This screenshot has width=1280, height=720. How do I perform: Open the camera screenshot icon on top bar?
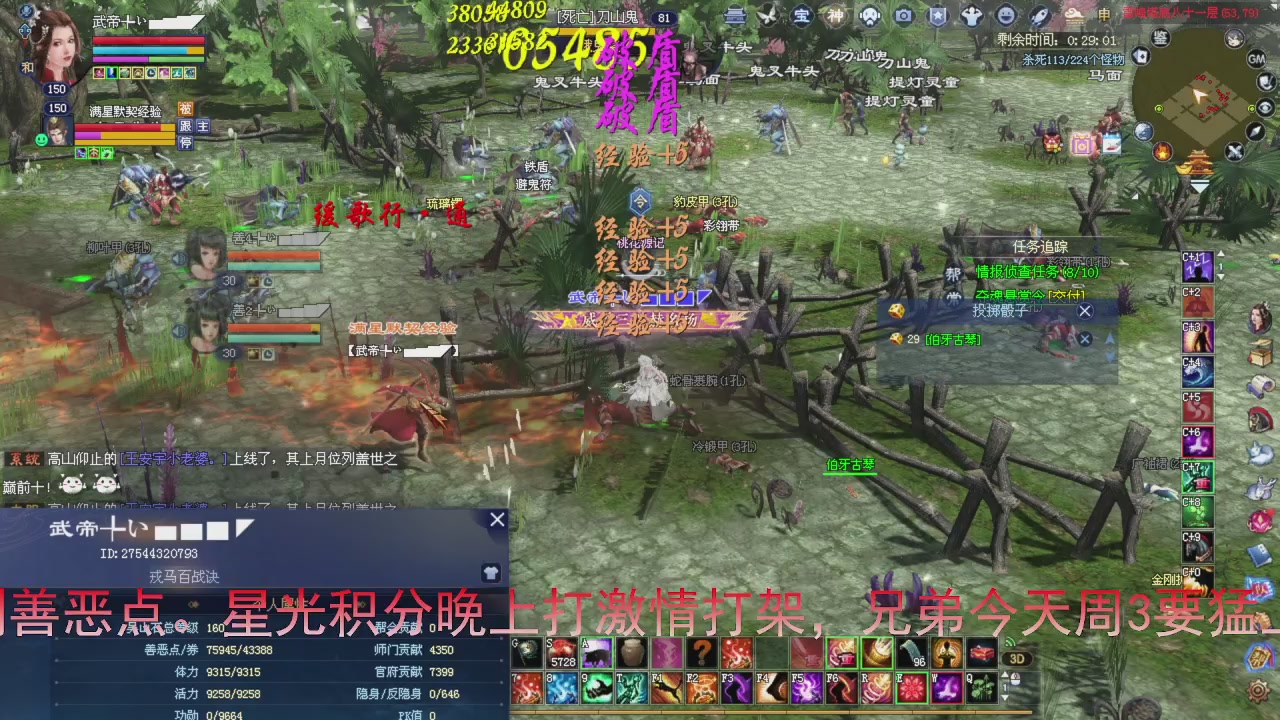[x=904, y=14]
